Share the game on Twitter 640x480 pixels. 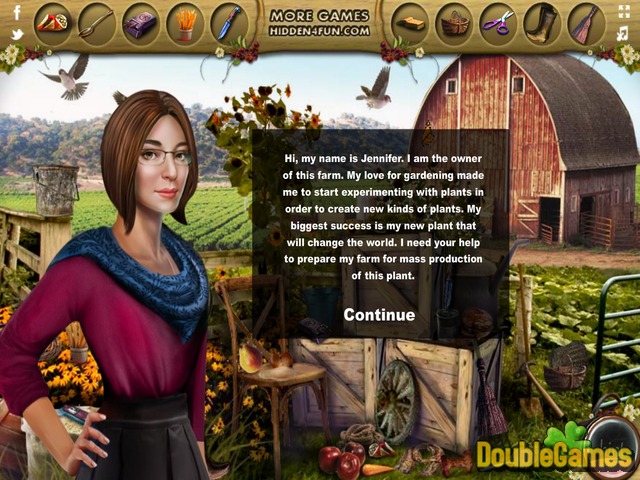click(17, 35)
